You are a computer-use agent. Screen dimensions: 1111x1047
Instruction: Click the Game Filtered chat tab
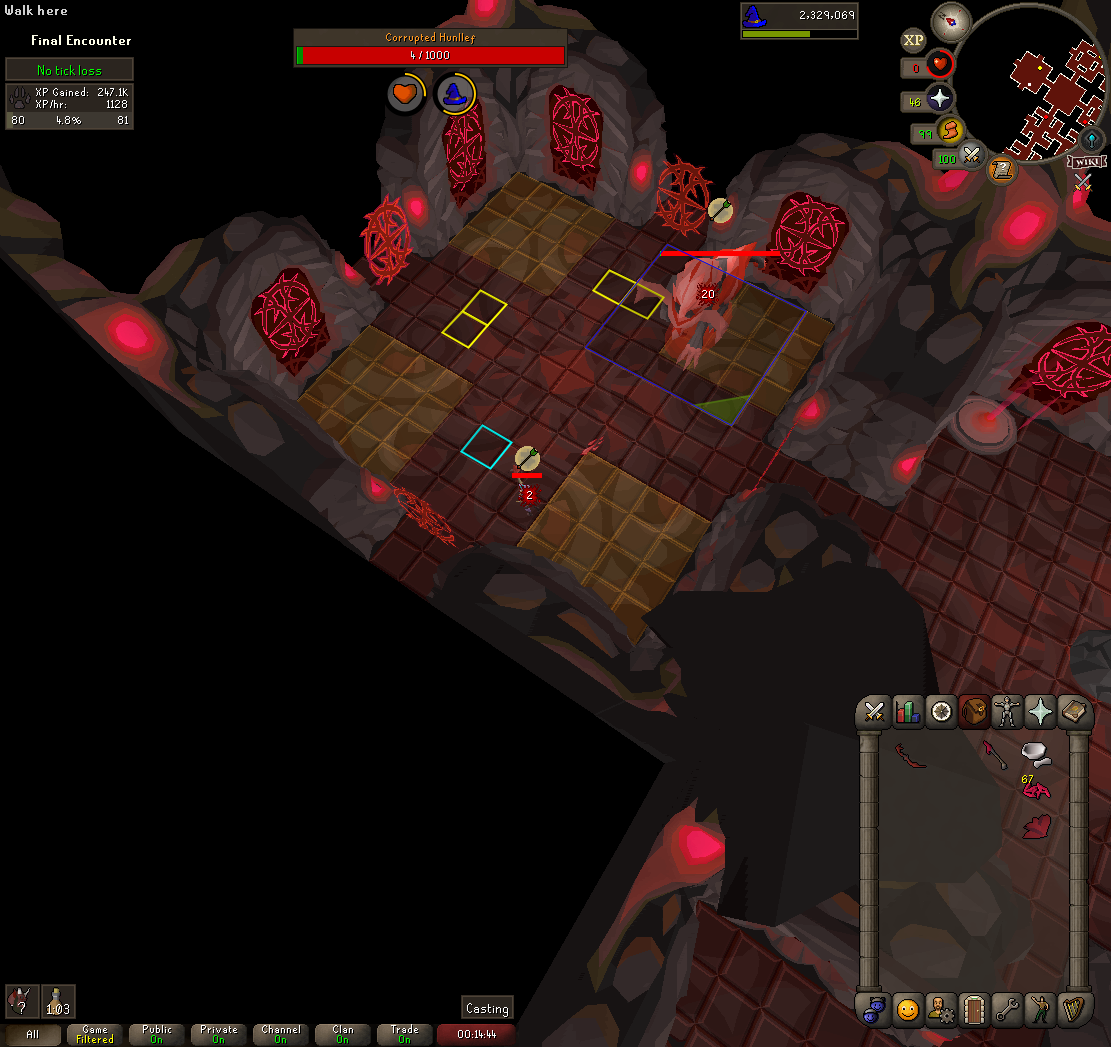pyautogui.click(x=95, y=1034)
